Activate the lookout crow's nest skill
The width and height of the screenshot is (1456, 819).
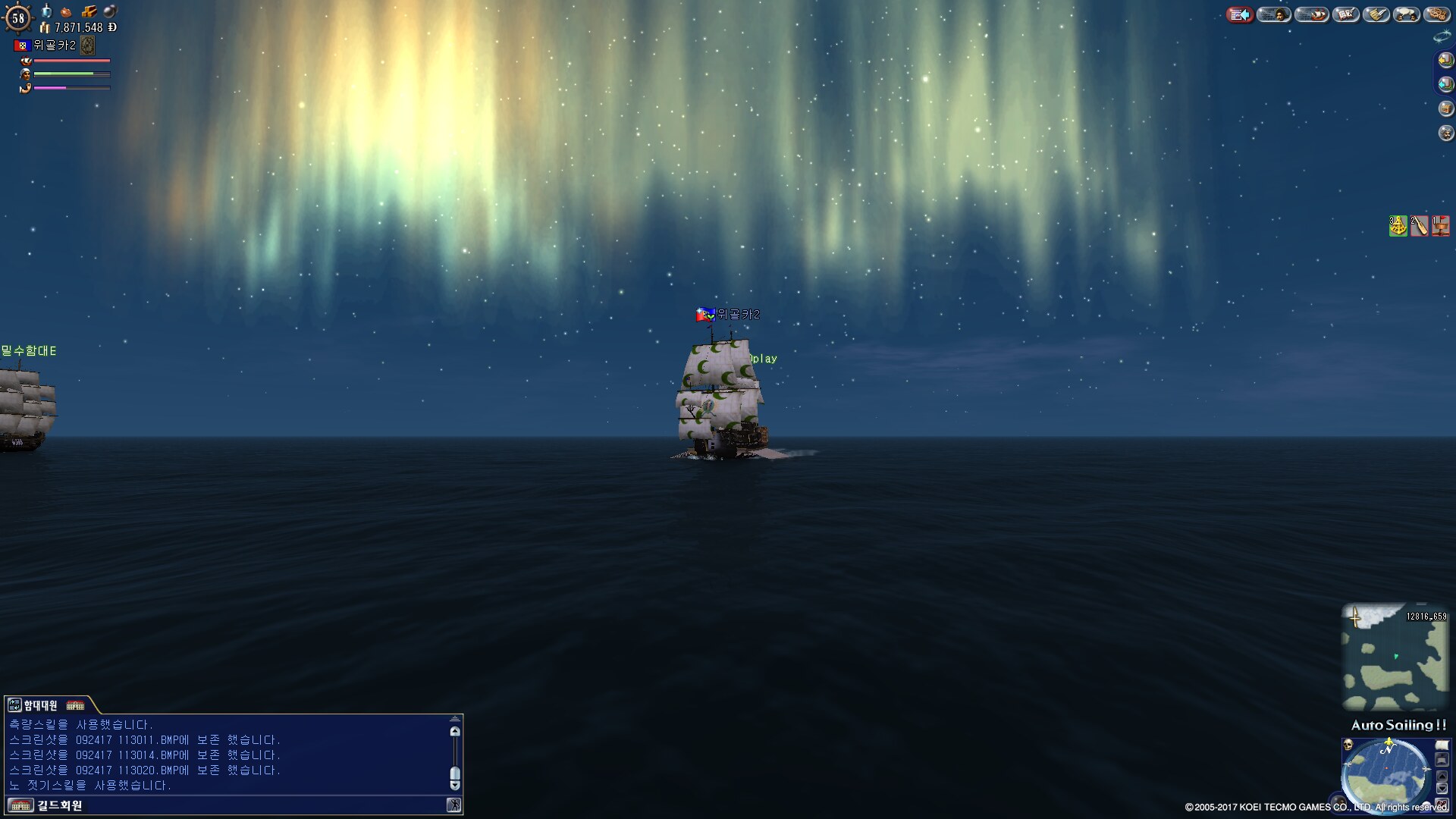coord(1440,226)
